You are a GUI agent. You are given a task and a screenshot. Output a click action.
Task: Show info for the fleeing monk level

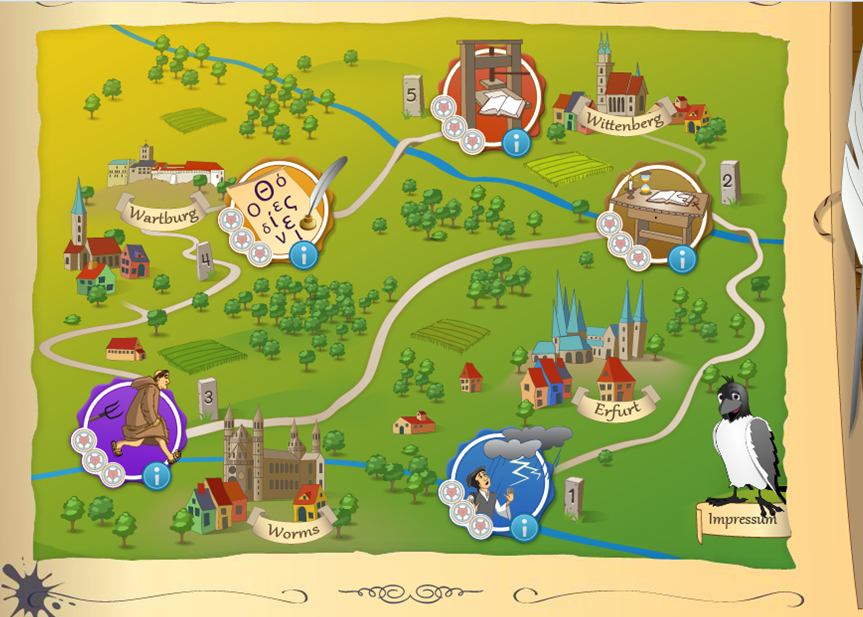(155, 476)
